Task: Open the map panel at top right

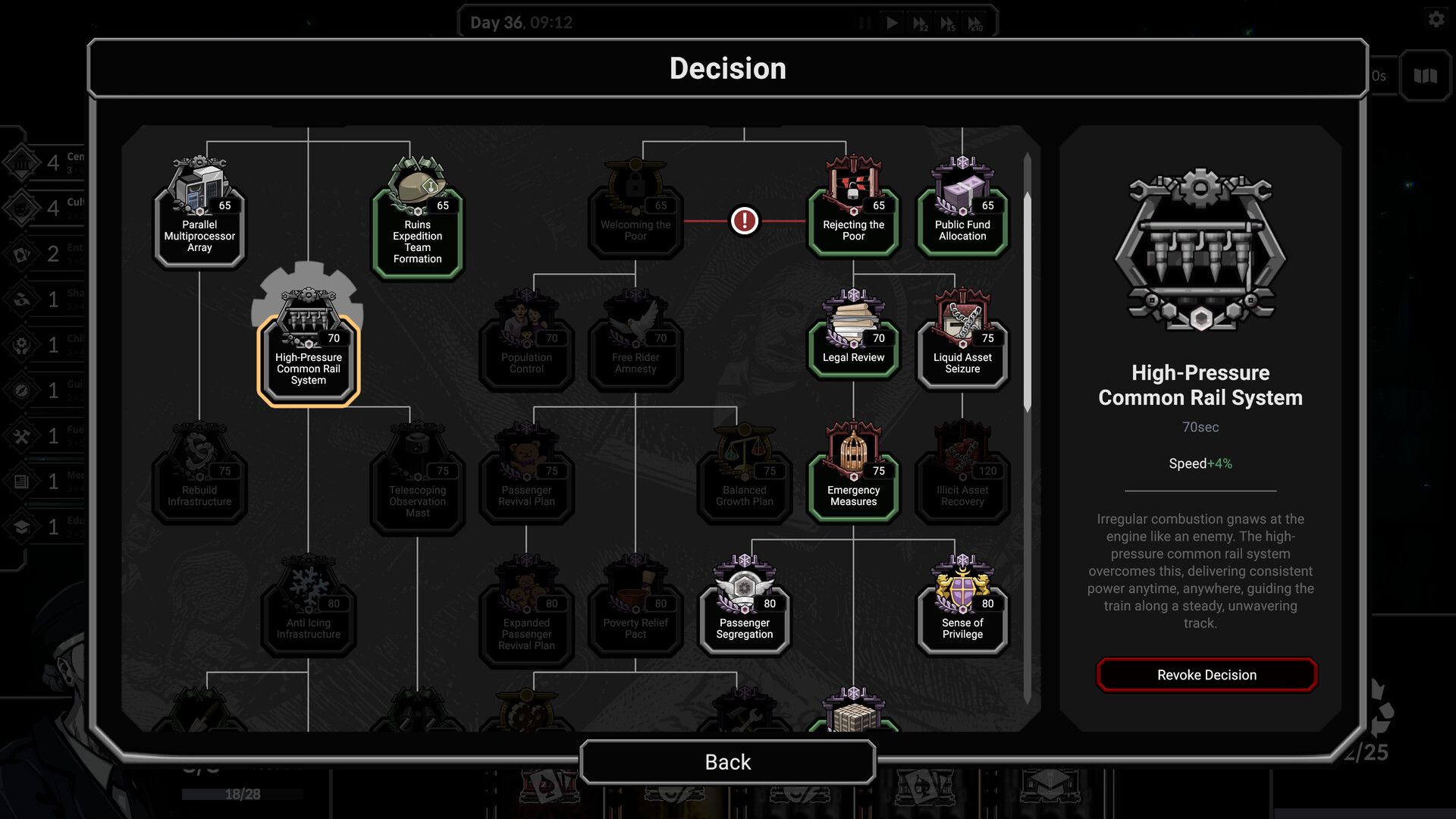Action: pyautogui.click(x=1424, y=76)
